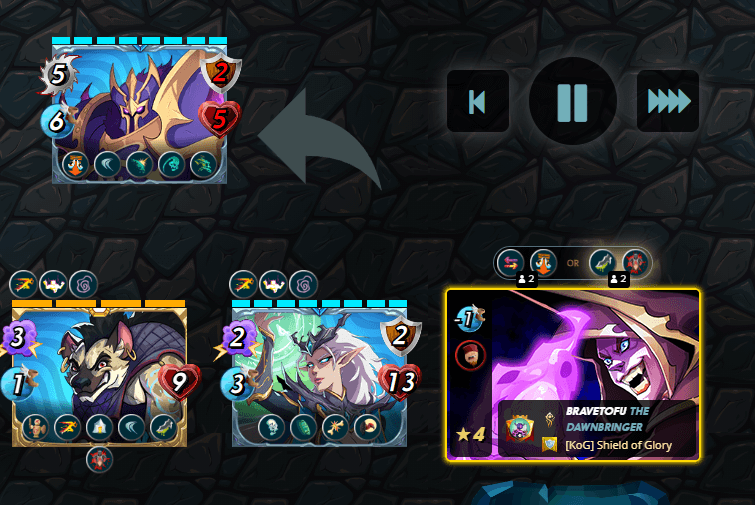This screenshot has width=755, height=505.
Task: Open the Shield of Glory guild label
Action: coord(618,445)
